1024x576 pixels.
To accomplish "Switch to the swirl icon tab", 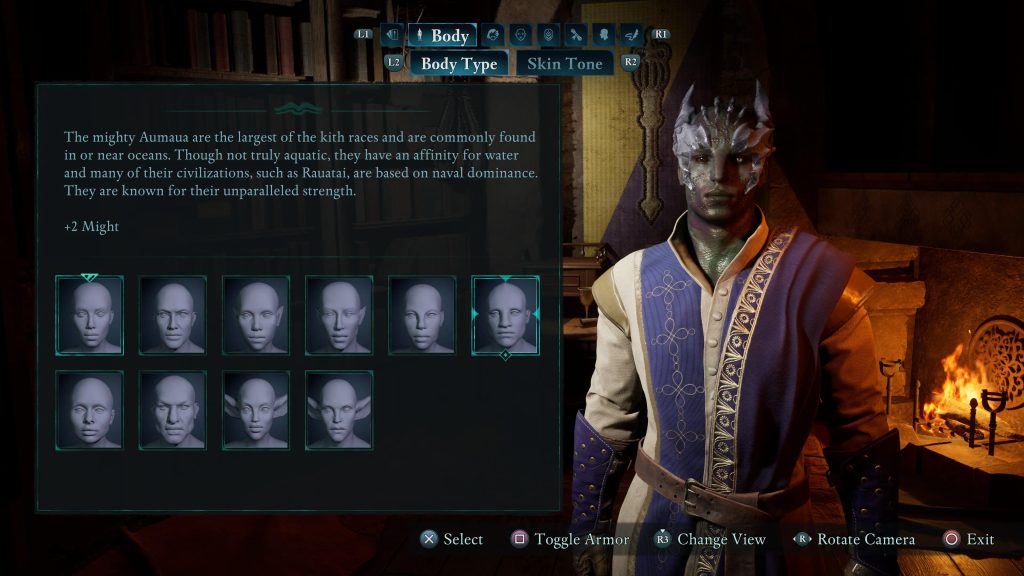I will pyautogui.click(x=493, y=36).
